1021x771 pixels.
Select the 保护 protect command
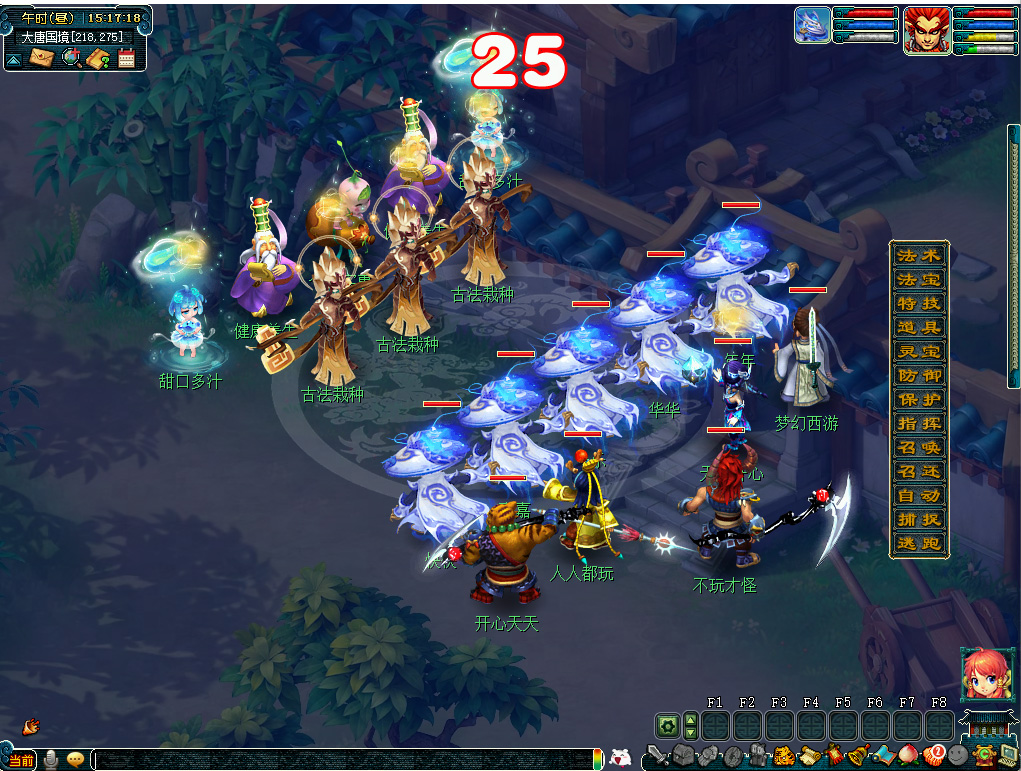(x=918, y=399)
